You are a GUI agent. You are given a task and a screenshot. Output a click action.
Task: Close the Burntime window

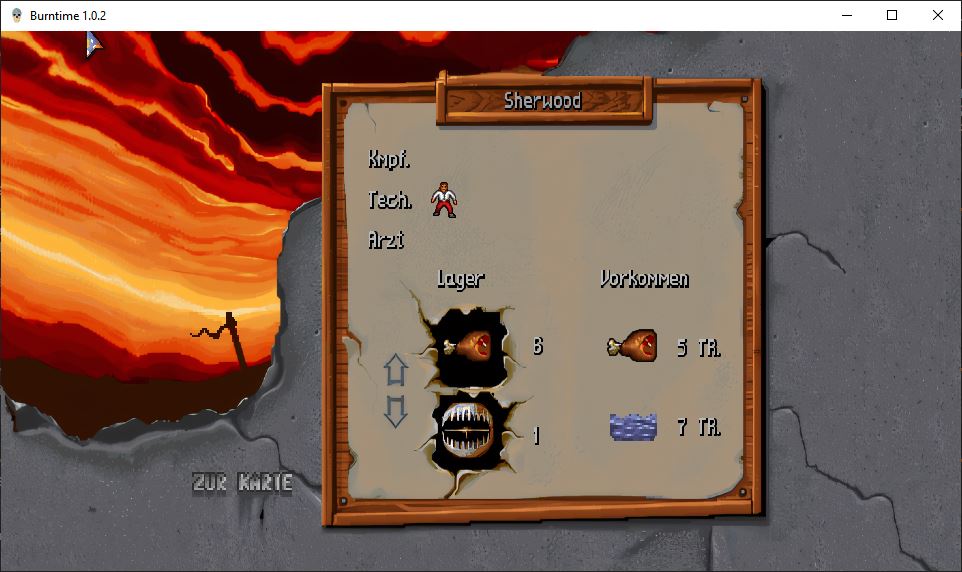[938, 15]
